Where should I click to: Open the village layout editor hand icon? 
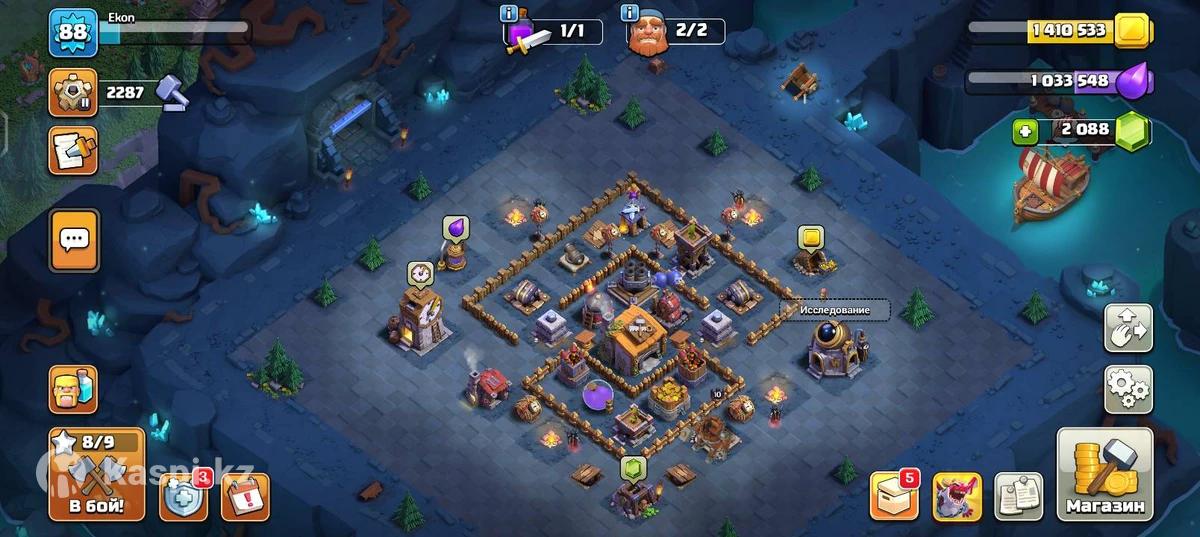tap(1128, 328)
